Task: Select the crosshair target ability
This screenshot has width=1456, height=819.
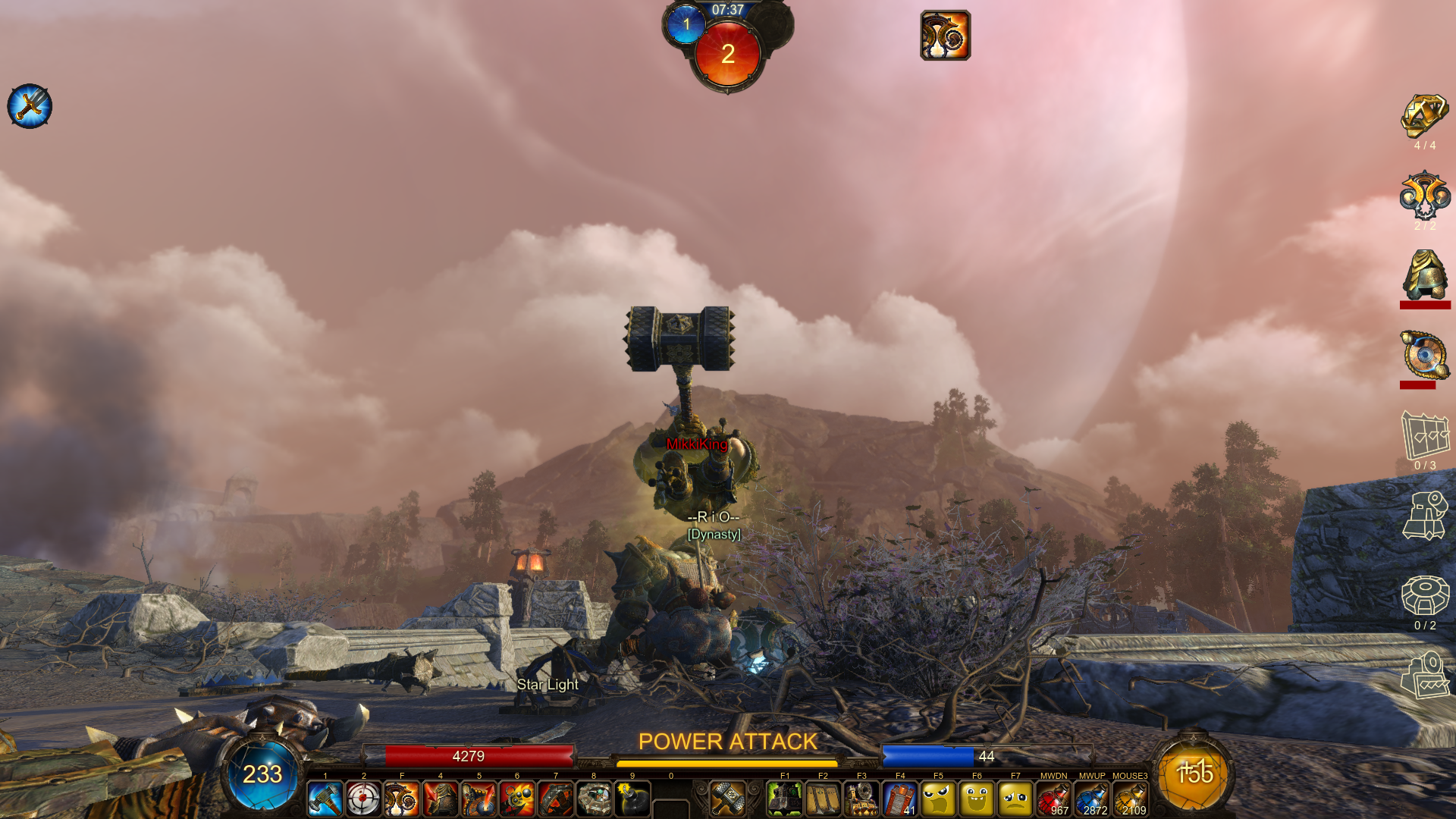Action: pyautogui.click(x=363, y=799)
